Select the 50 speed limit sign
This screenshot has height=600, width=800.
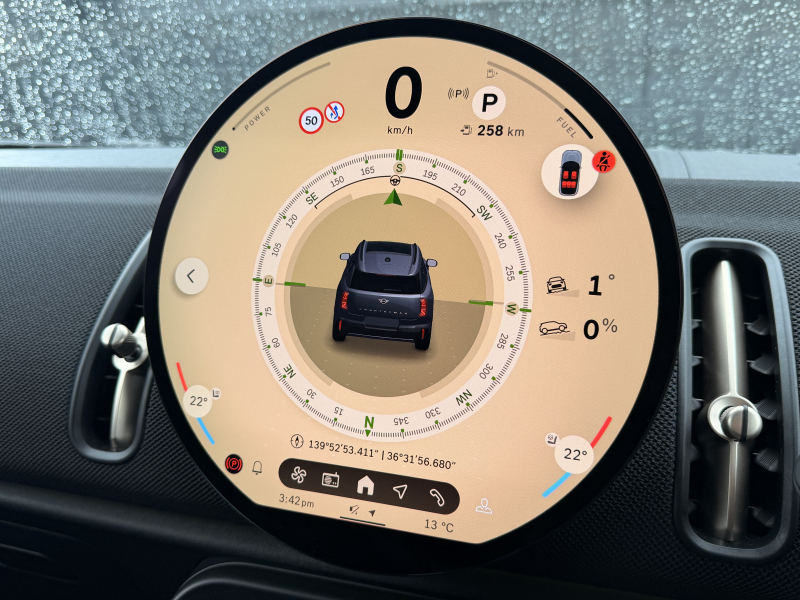[x=311, y=122]
